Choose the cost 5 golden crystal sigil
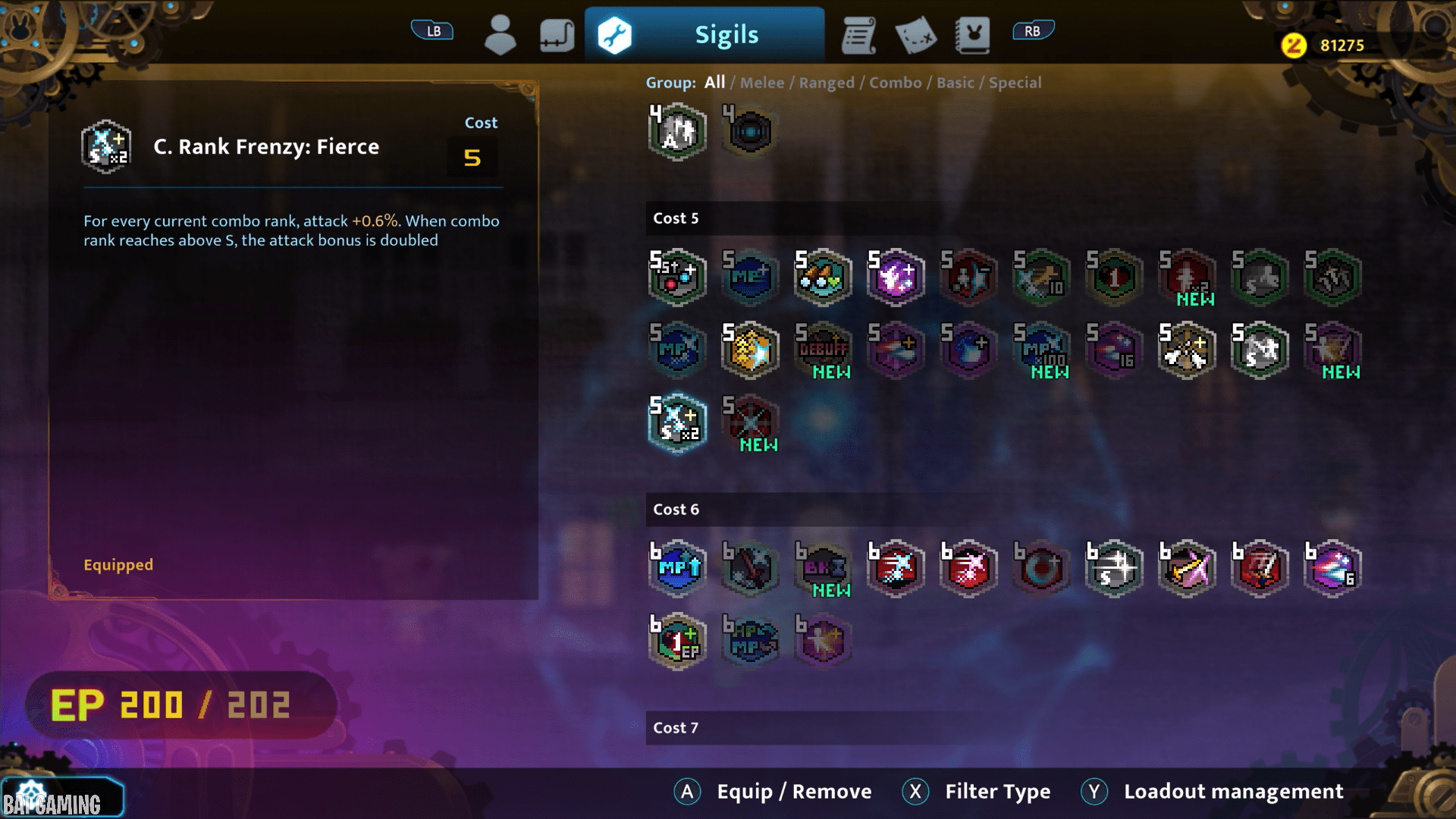 [x=751, y=350]
